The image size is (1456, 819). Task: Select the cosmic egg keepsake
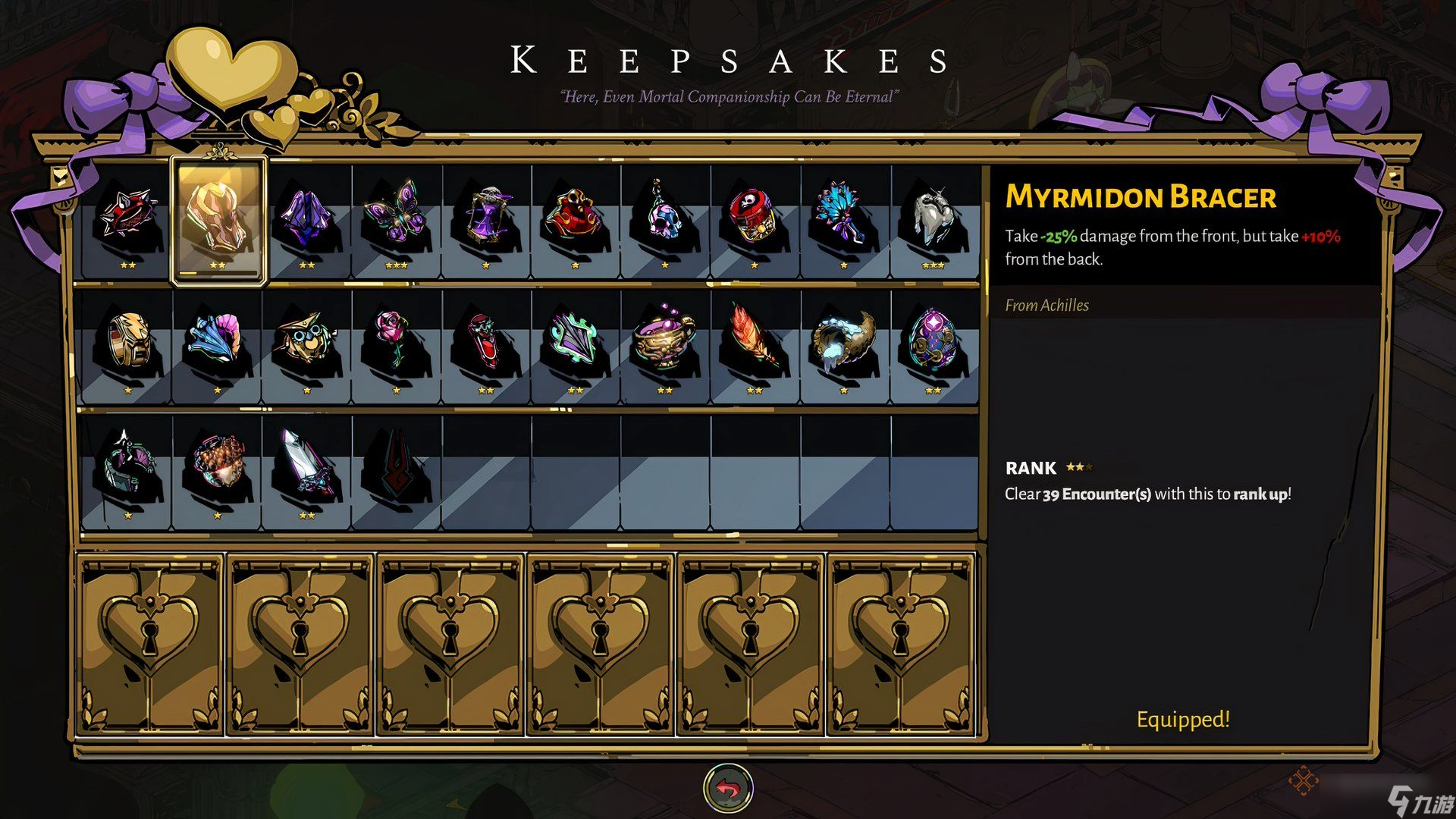tap(933, 343)
